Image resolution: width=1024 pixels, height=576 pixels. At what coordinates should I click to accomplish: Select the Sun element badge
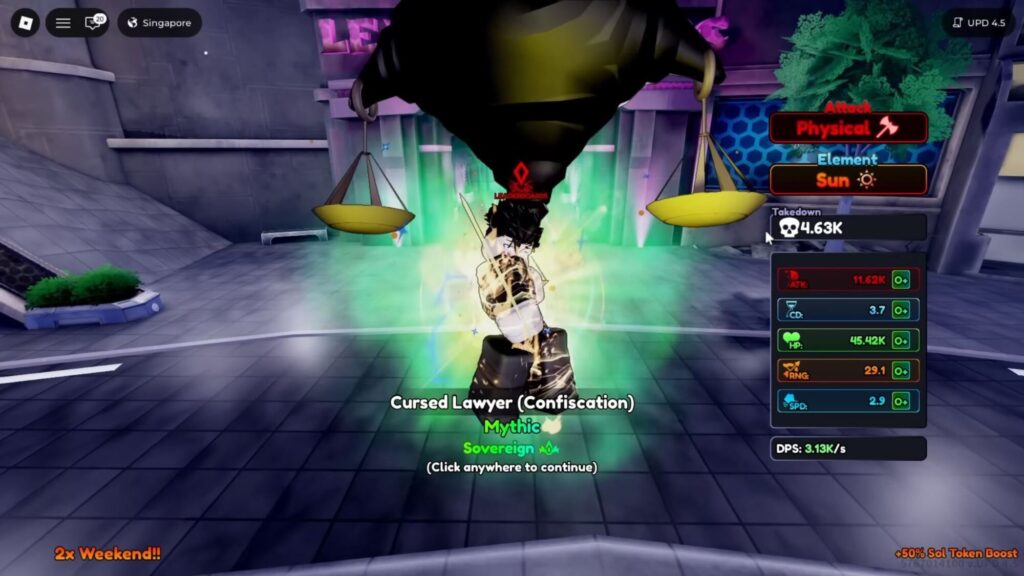[x=848, y=180]
